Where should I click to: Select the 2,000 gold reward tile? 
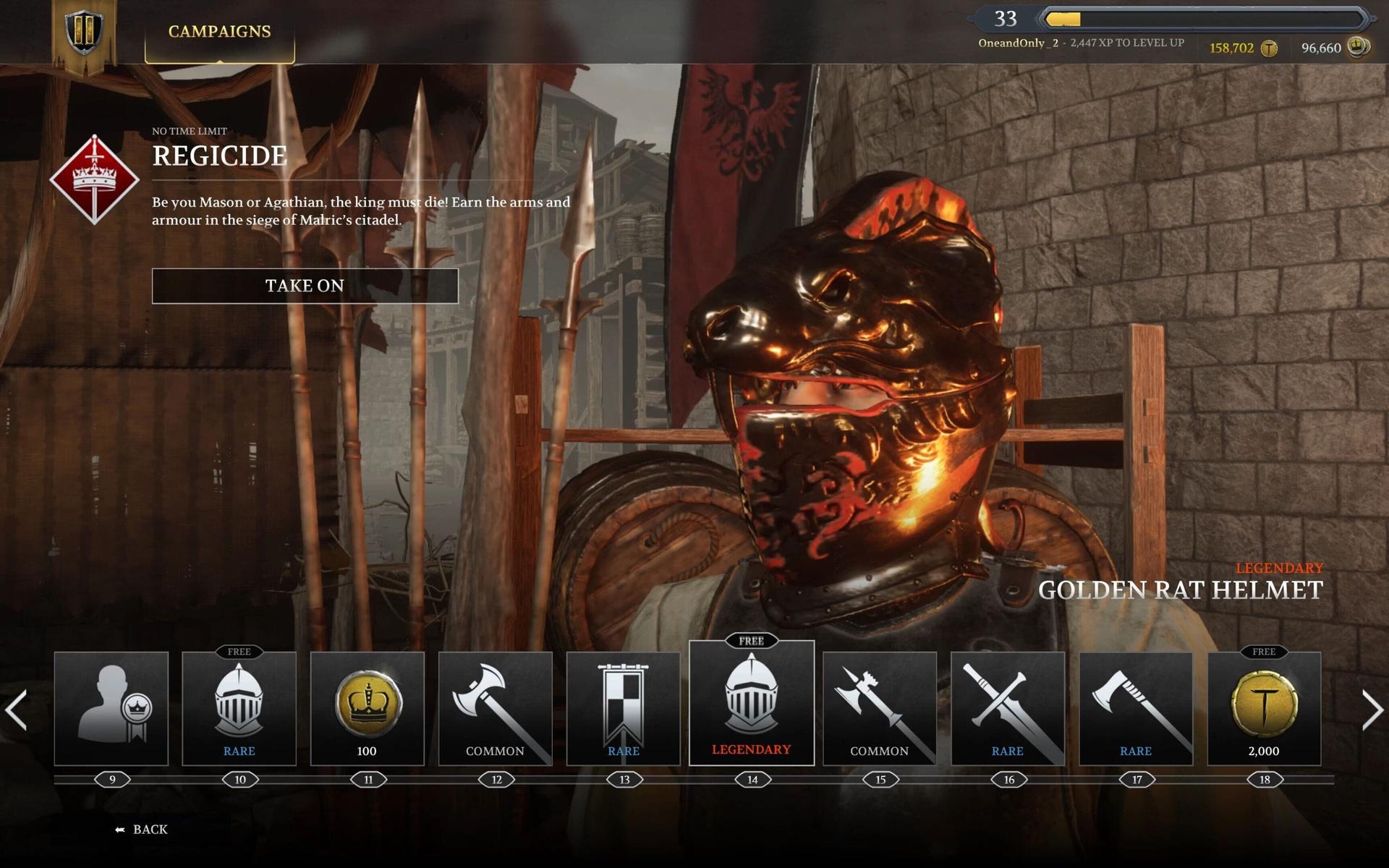1264,708
